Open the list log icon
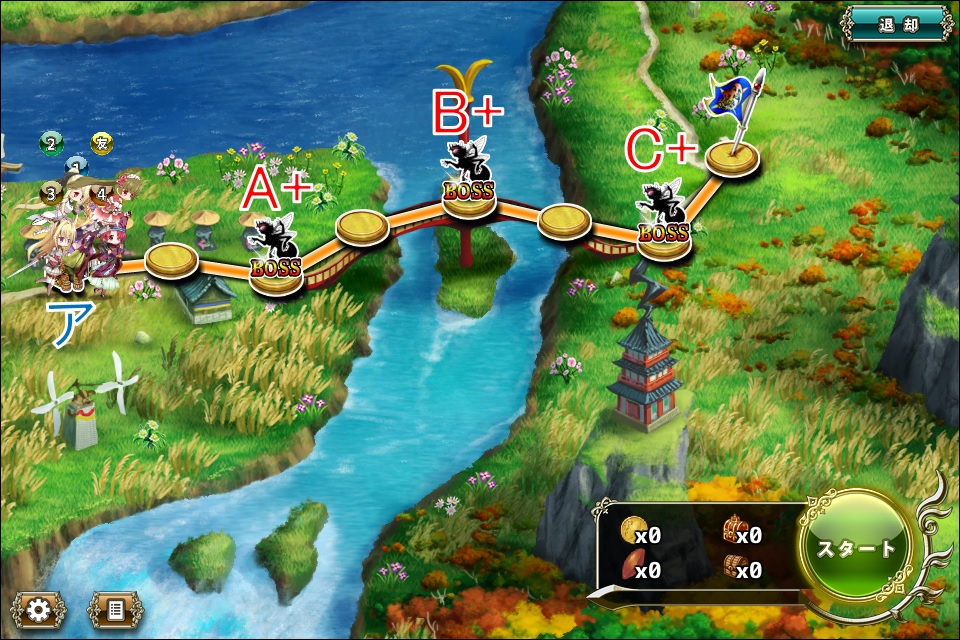The image size is (960, 640). pyautogui.click(x=115, y=609)
